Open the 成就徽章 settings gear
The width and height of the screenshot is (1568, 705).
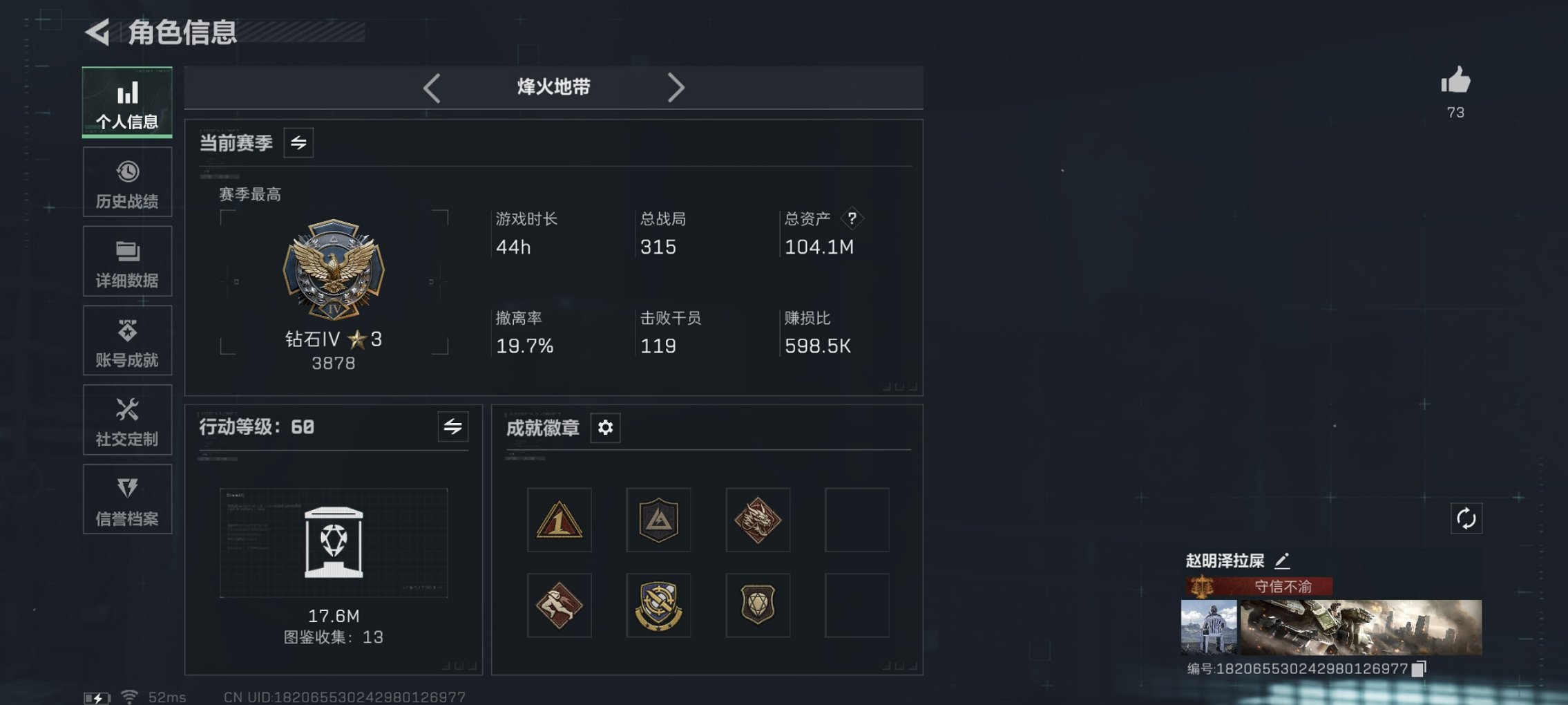pos(606,428)
